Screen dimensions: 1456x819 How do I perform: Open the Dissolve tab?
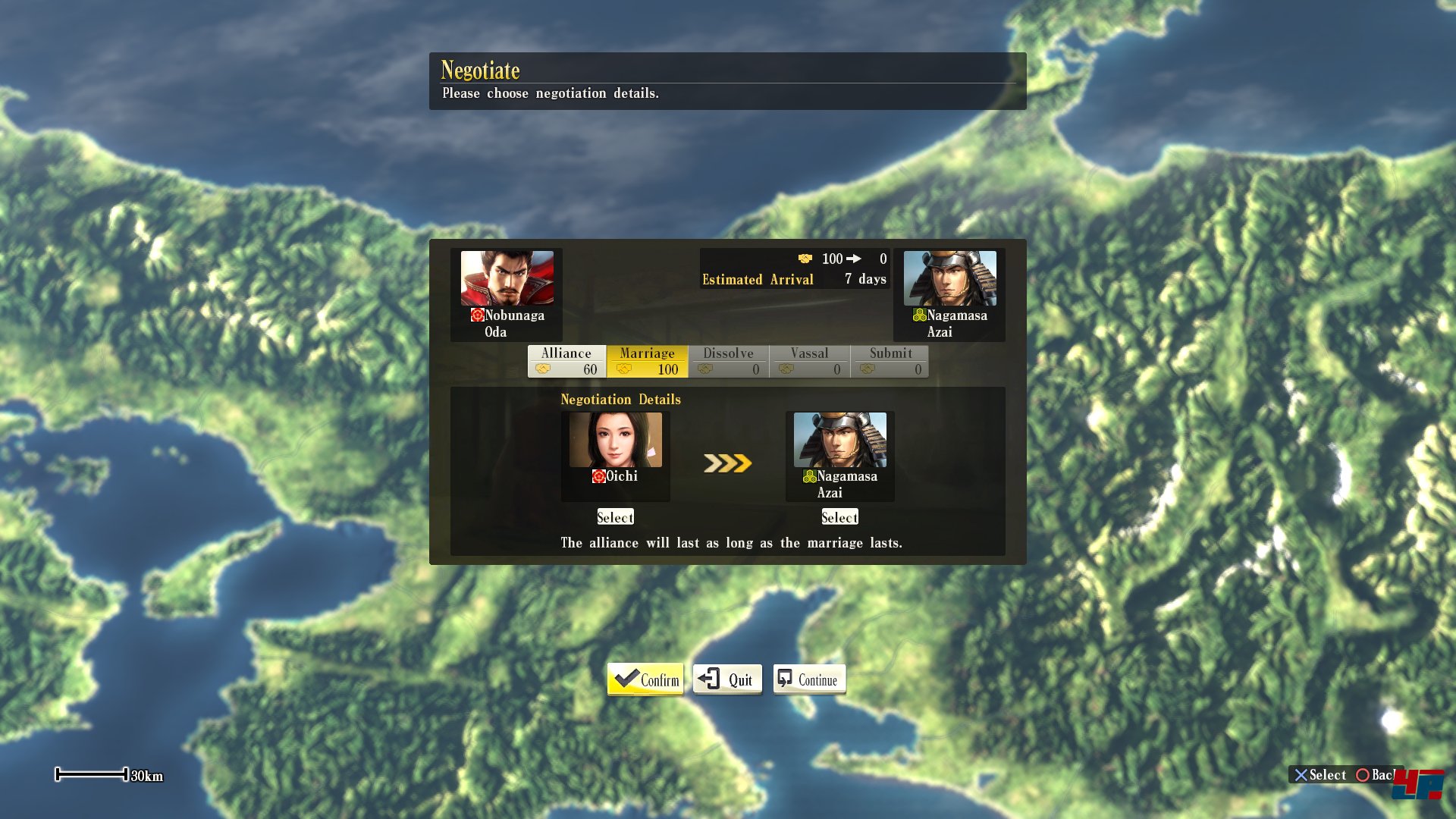pyautogui.click(x=728, y=353)
